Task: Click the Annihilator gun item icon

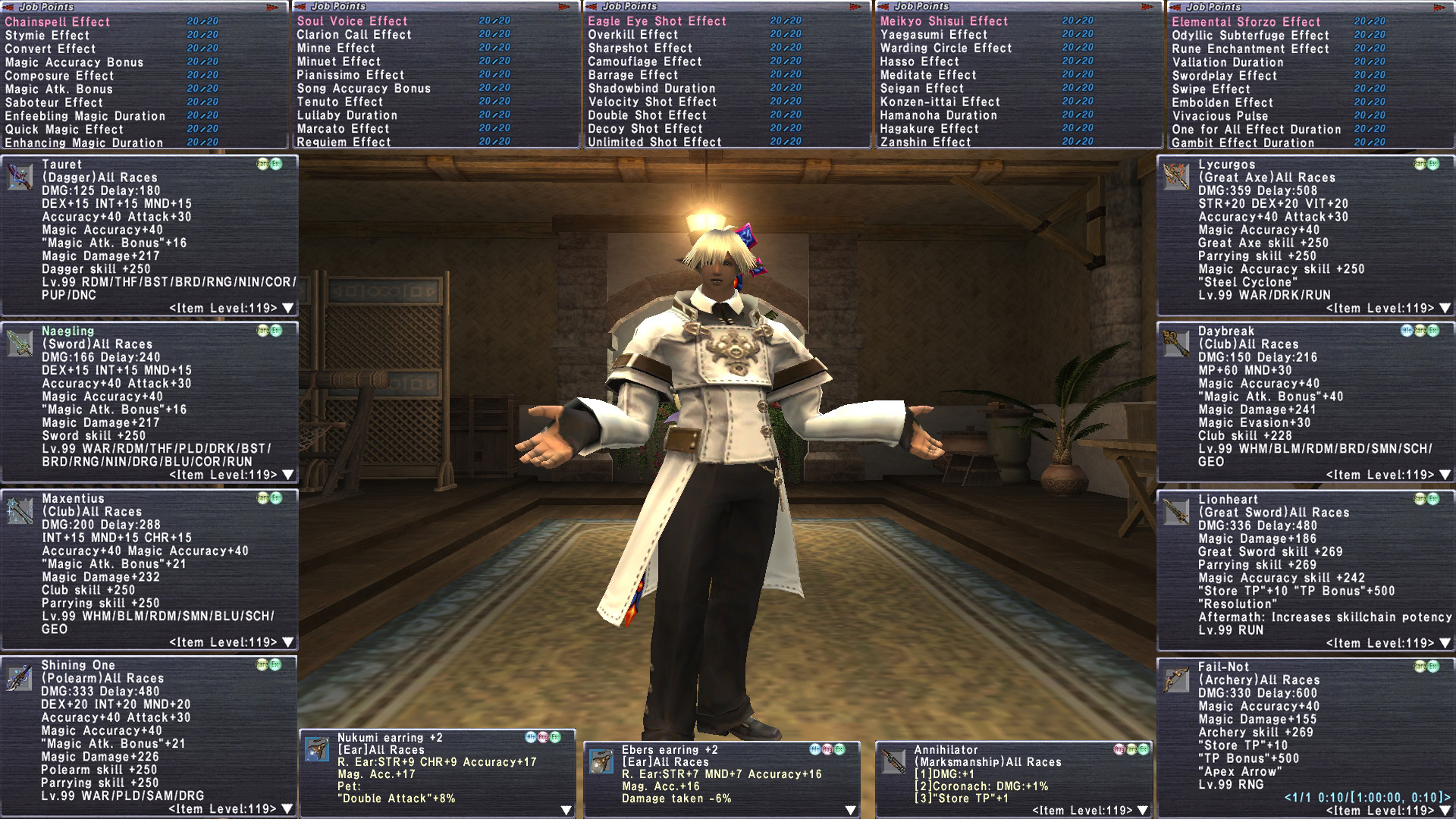Action: point(893,761)
